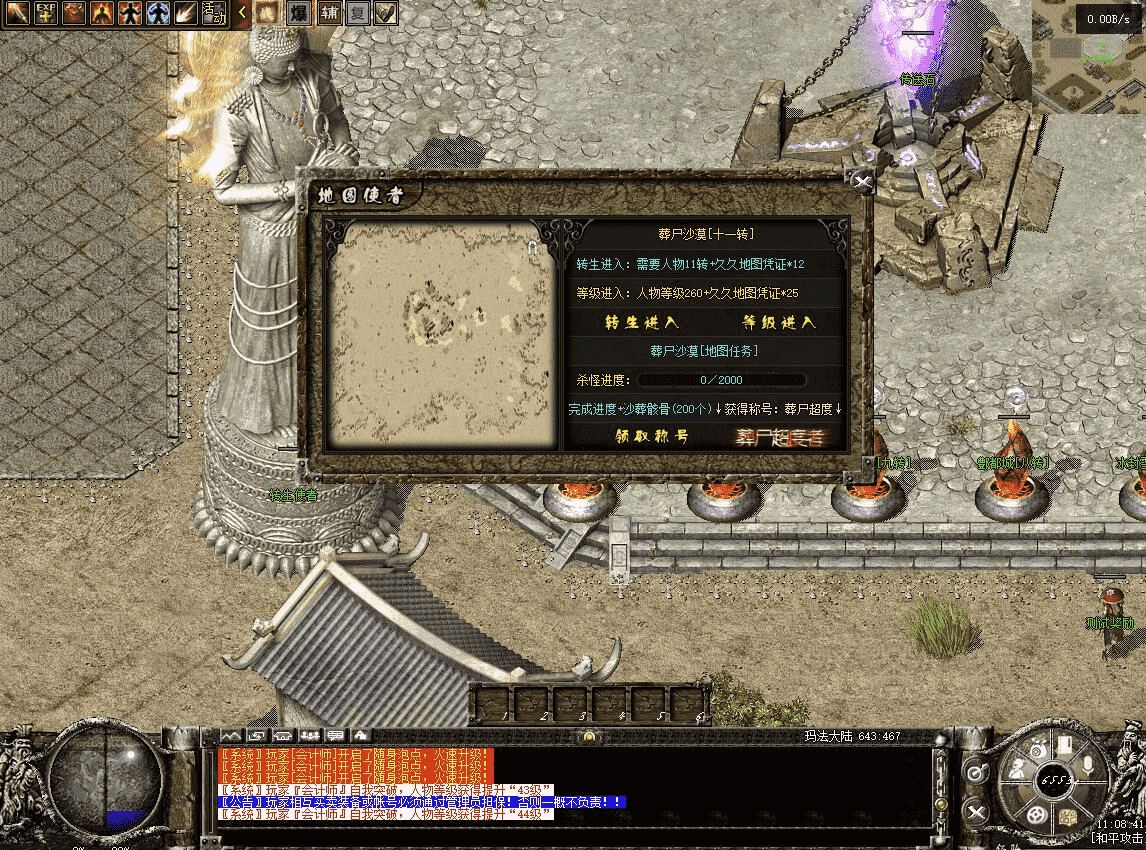The width and height of the screenshot is (1146, 850).
Task: Open the 活动 events button
Action: coord(213,13)
